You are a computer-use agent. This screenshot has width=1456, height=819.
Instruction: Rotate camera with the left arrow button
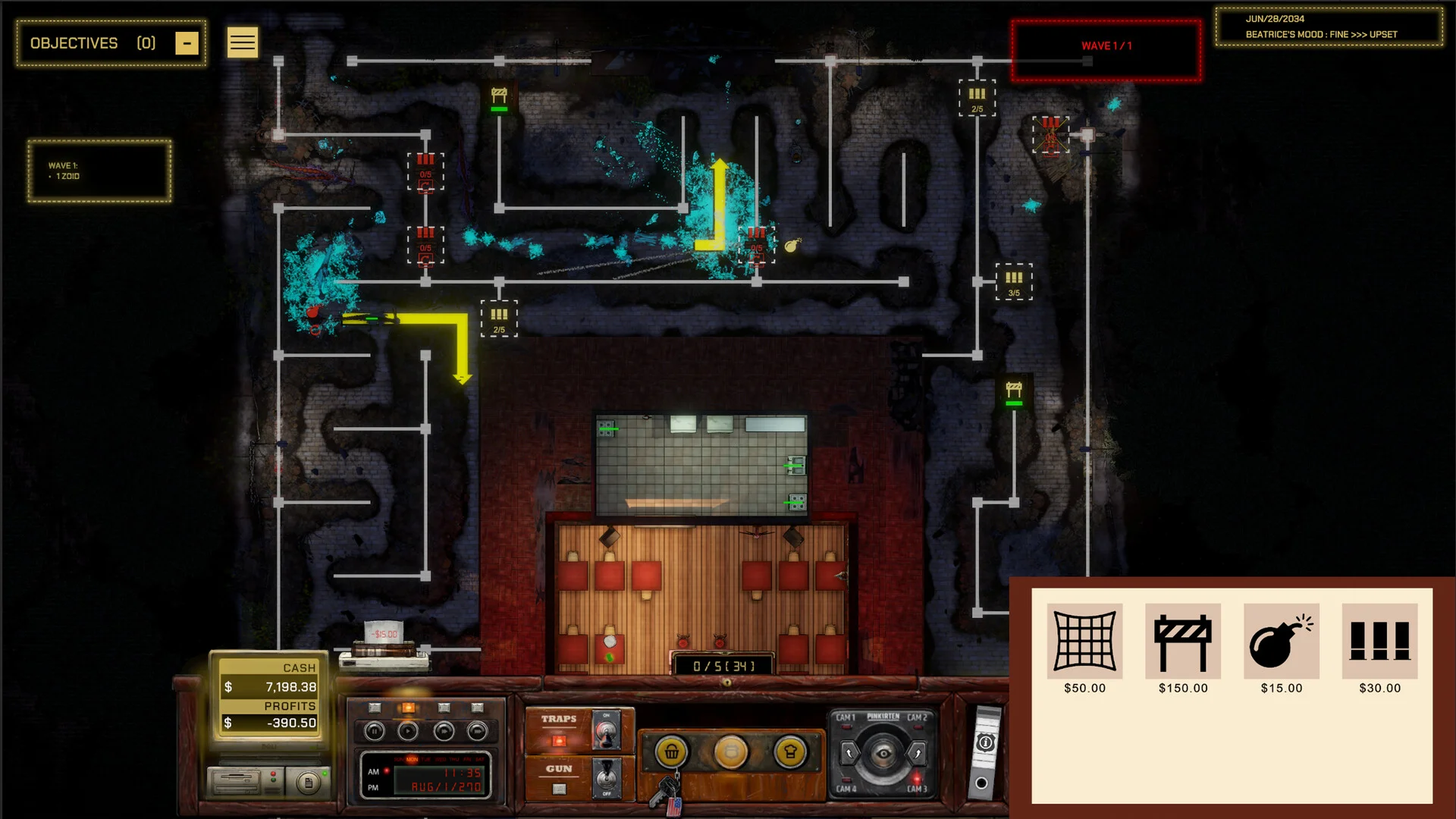click(x=849, y=754)
